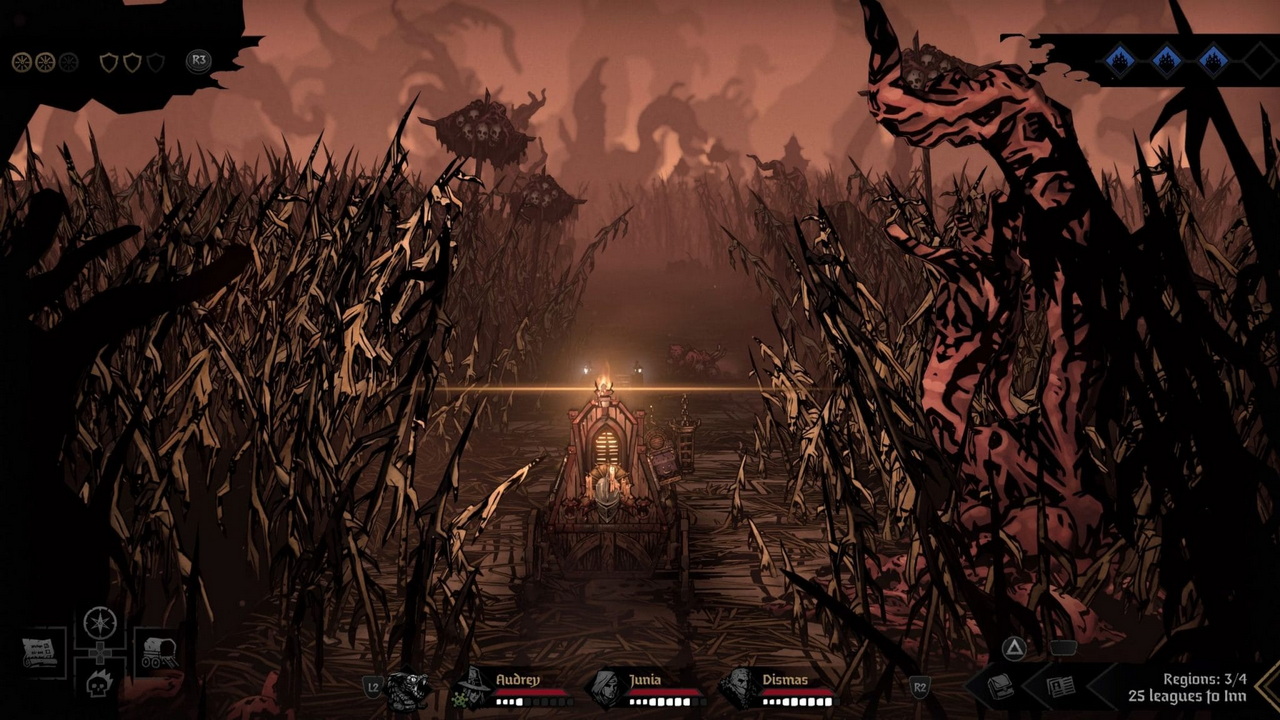Select the compass star icon

pyautogui.click(x=100, y=623)
